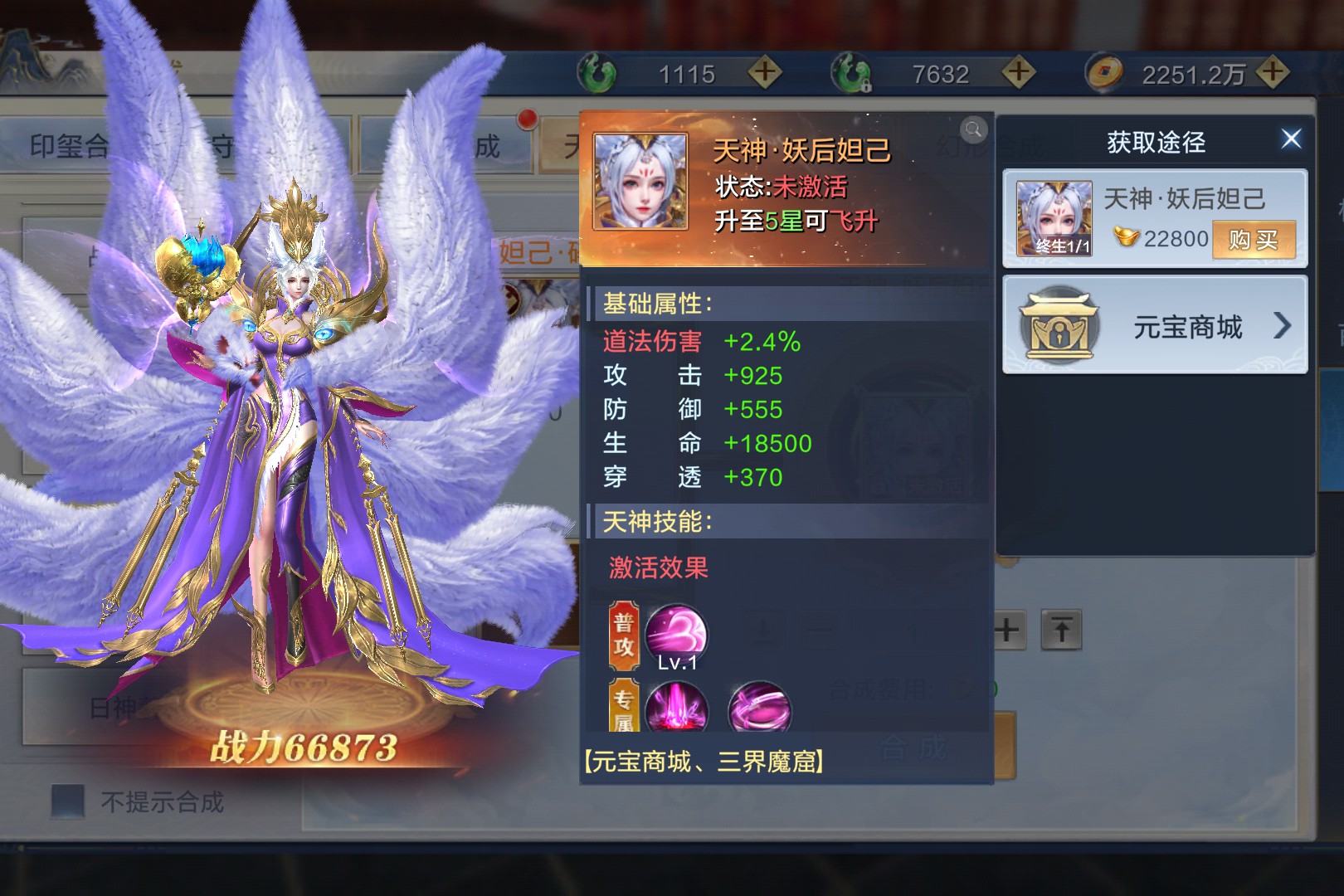Click the magnifier icon on the detail card
This screenshot has height=896, width=1344.
pyautogui.click(x=973, y=129)
